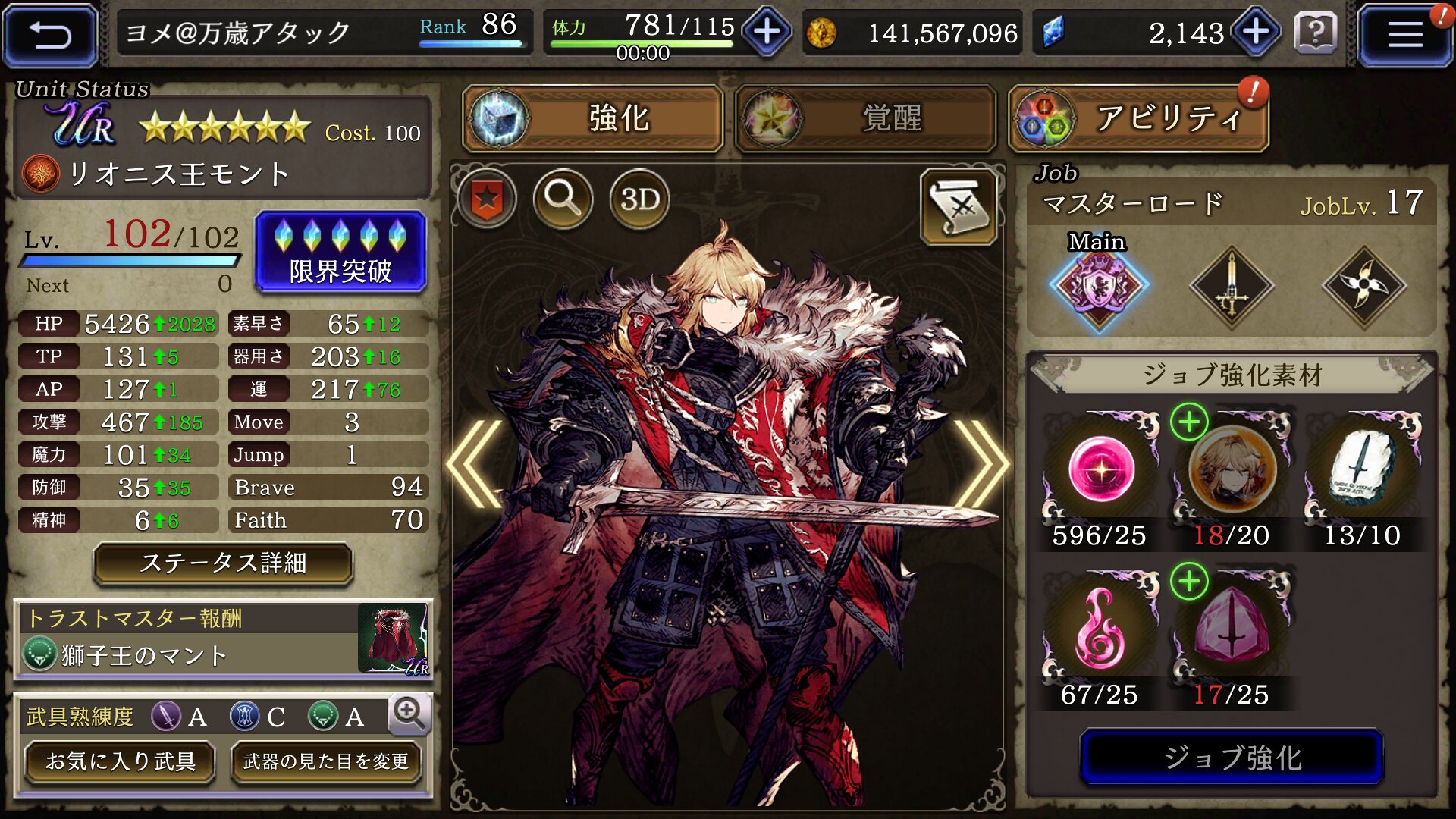Switch to the previous unit with the left arrow
The height and width of the screenshot is (819, 1456).
tap(475, 463)
